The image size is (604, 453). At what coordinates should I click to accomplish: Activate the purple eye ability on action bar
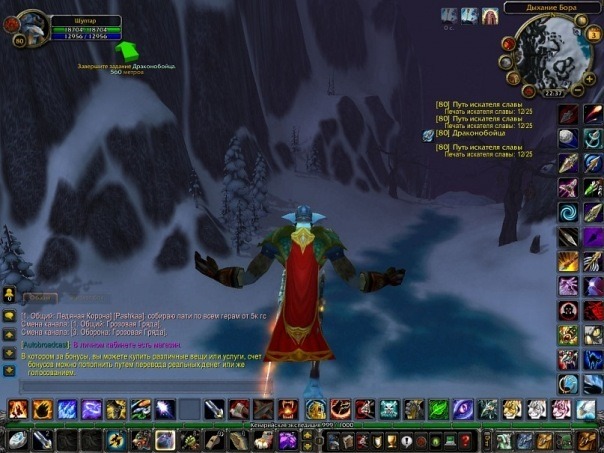[463, 408]
